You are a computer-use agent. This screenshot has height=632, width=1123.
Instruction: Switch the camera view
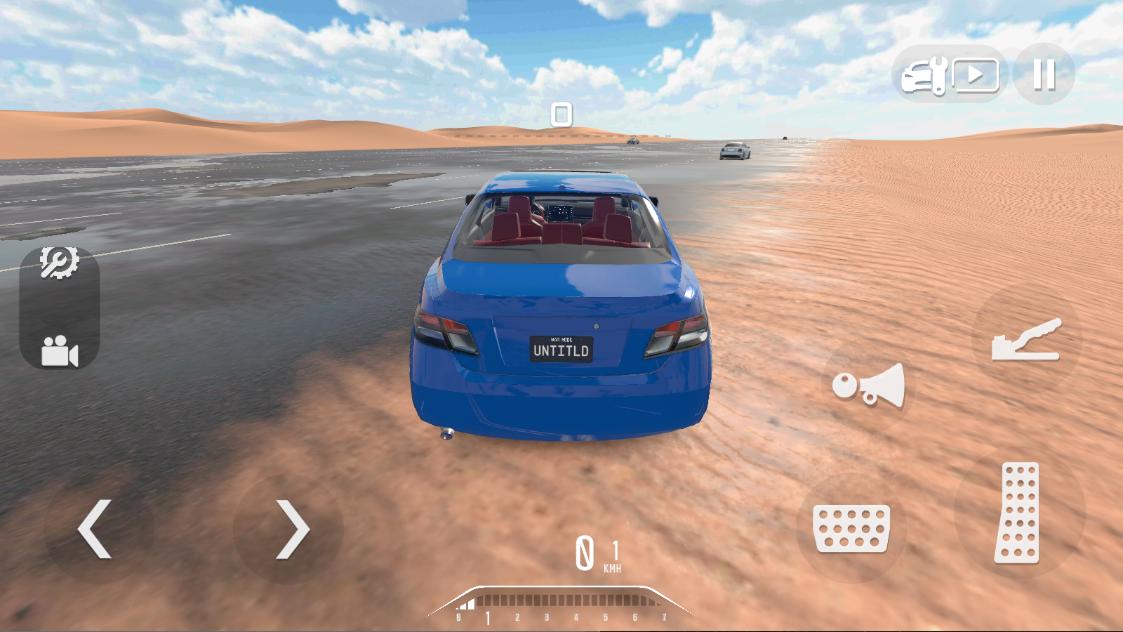[x=59, y=351]
